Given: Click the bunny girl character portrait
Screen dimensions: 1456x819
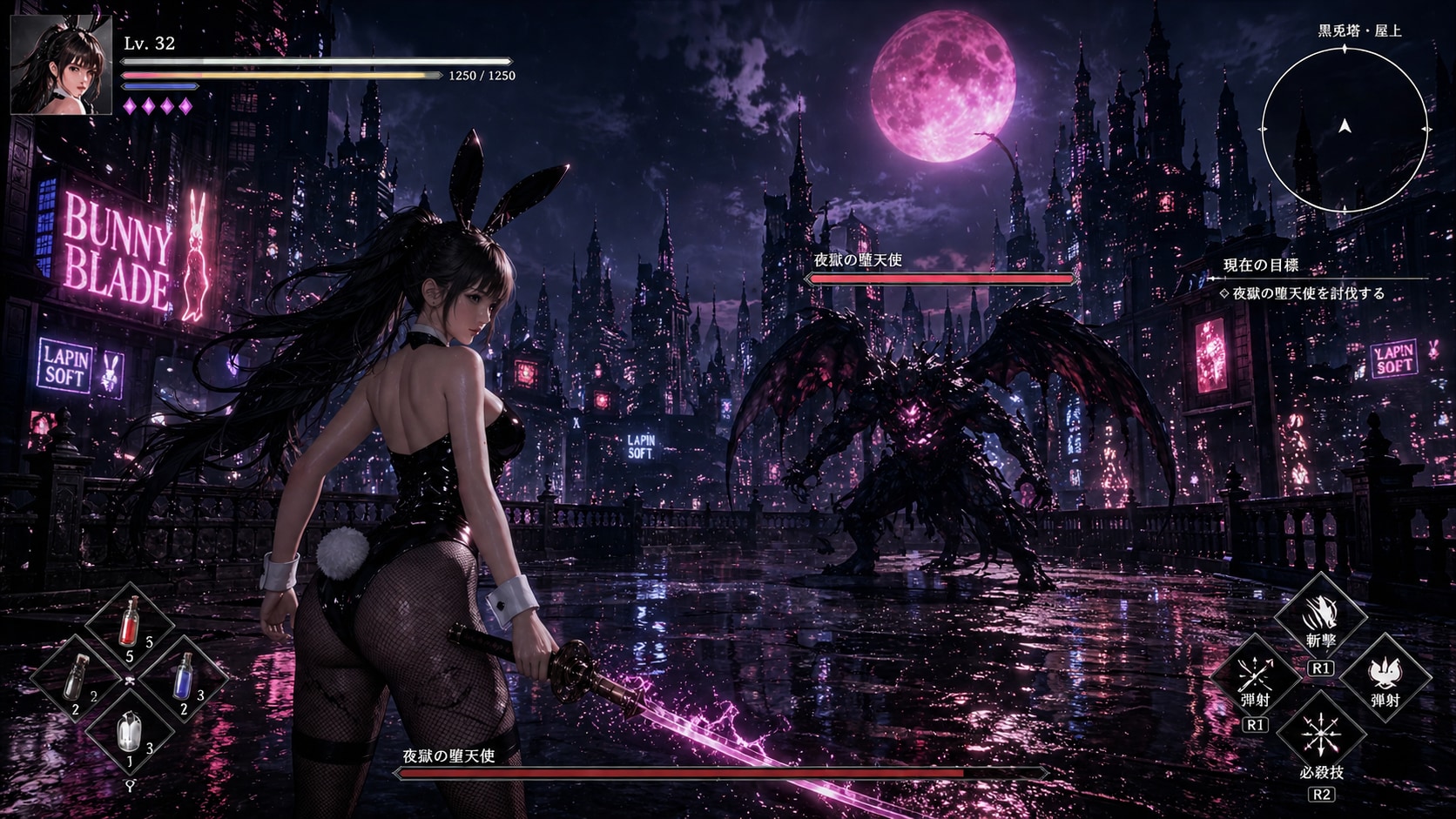Looking at the screenshot, I should click(62, 65).
